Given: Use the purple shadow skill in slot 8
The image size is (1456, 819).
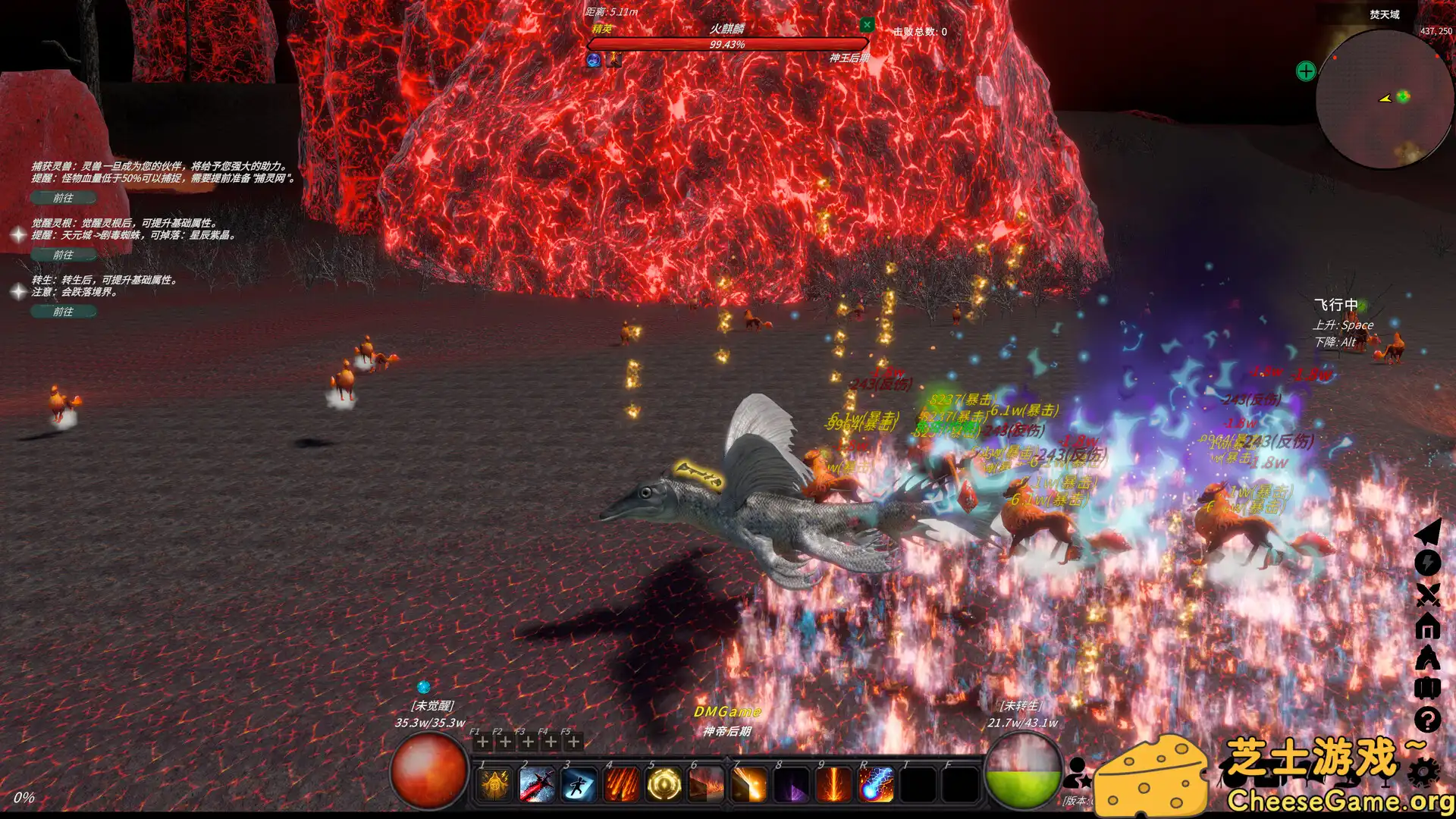Looking at the screenshot, I should (792, 784).
